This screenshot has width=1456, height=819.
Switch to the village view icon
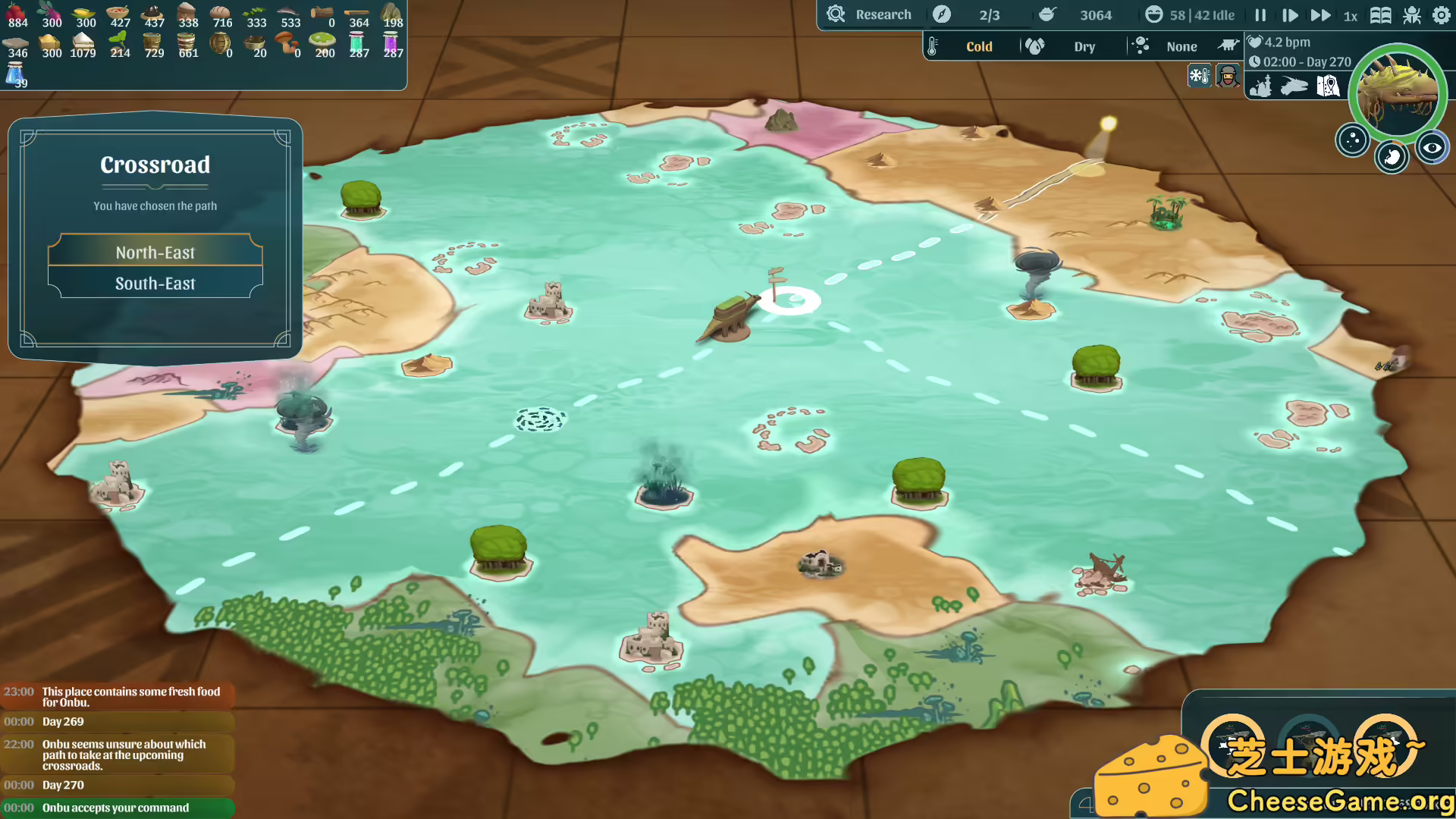(1260, 86)
